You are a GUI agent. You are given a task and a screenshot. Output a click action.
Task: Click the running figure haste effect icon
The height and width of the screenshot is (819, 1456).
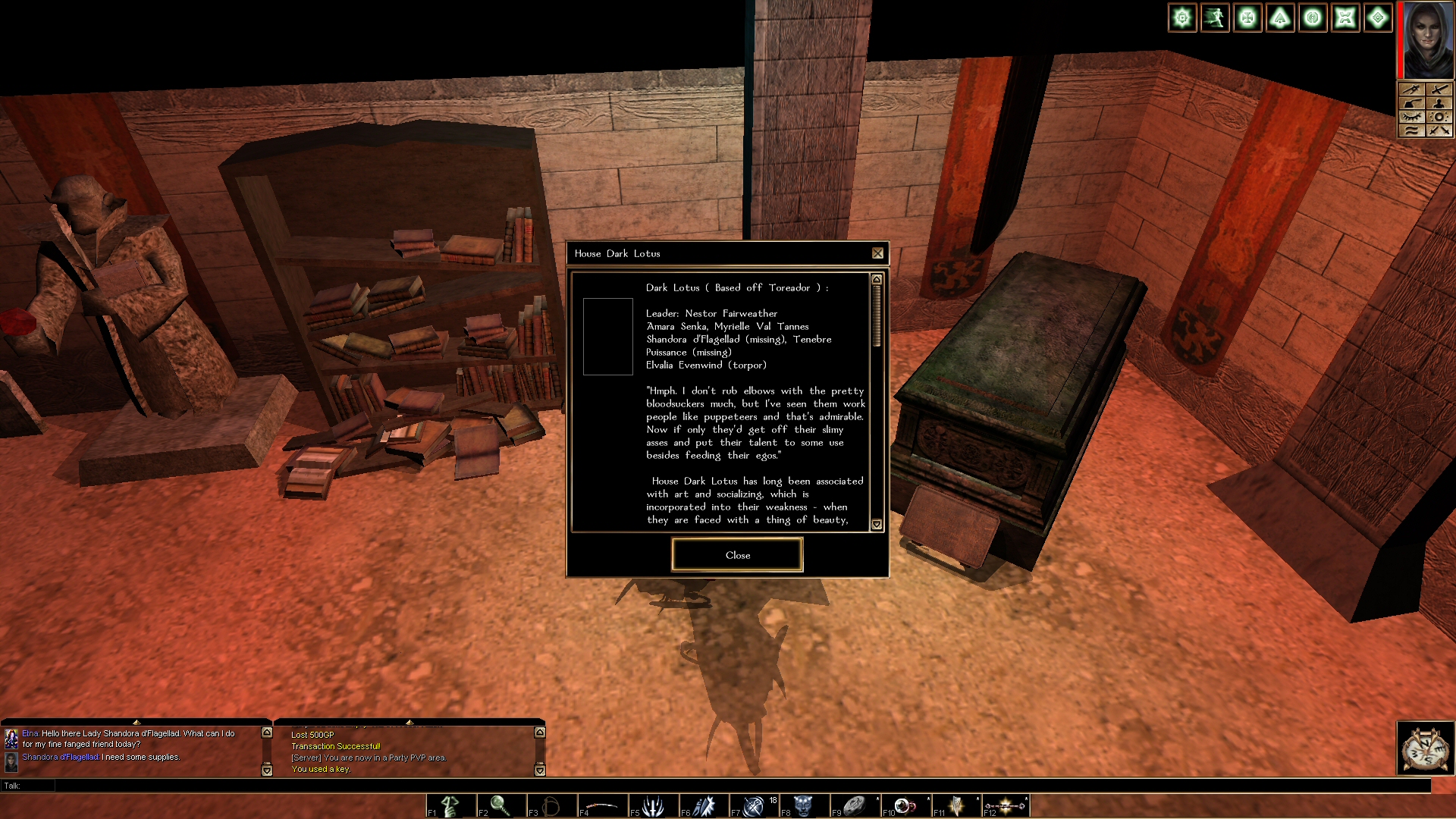(x=1215, y=17)
